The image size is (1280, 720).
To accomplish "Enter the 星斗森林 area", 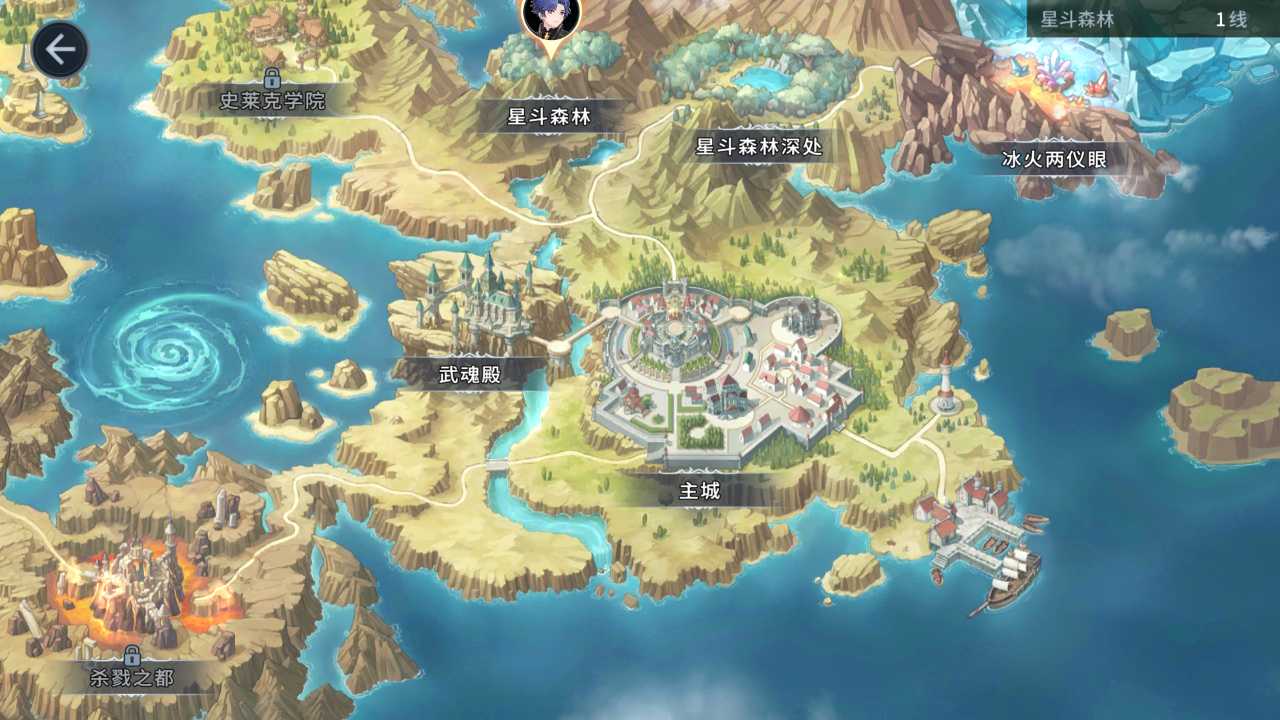I will coord(551,116).
